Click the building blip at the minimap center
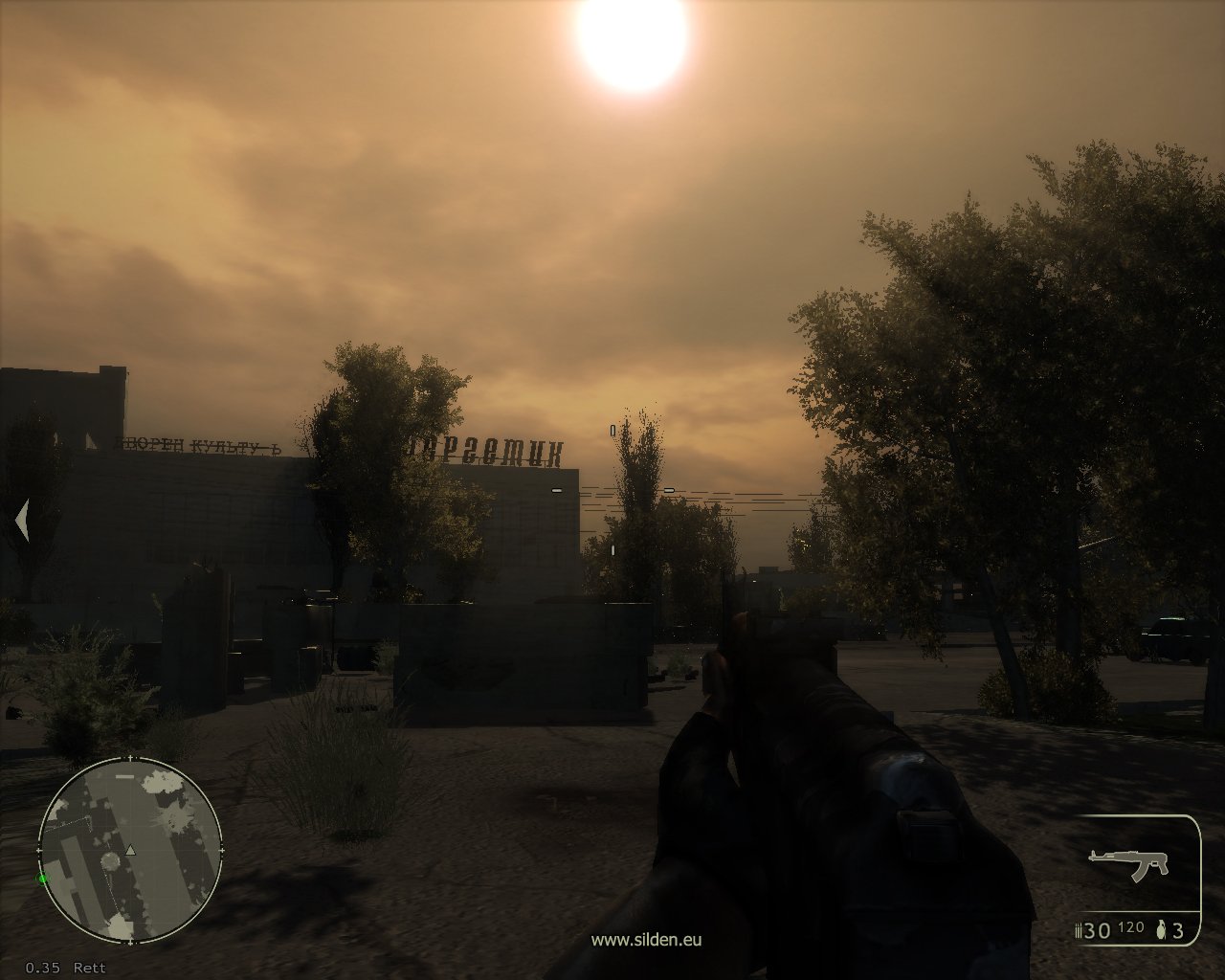 (111, 860)
